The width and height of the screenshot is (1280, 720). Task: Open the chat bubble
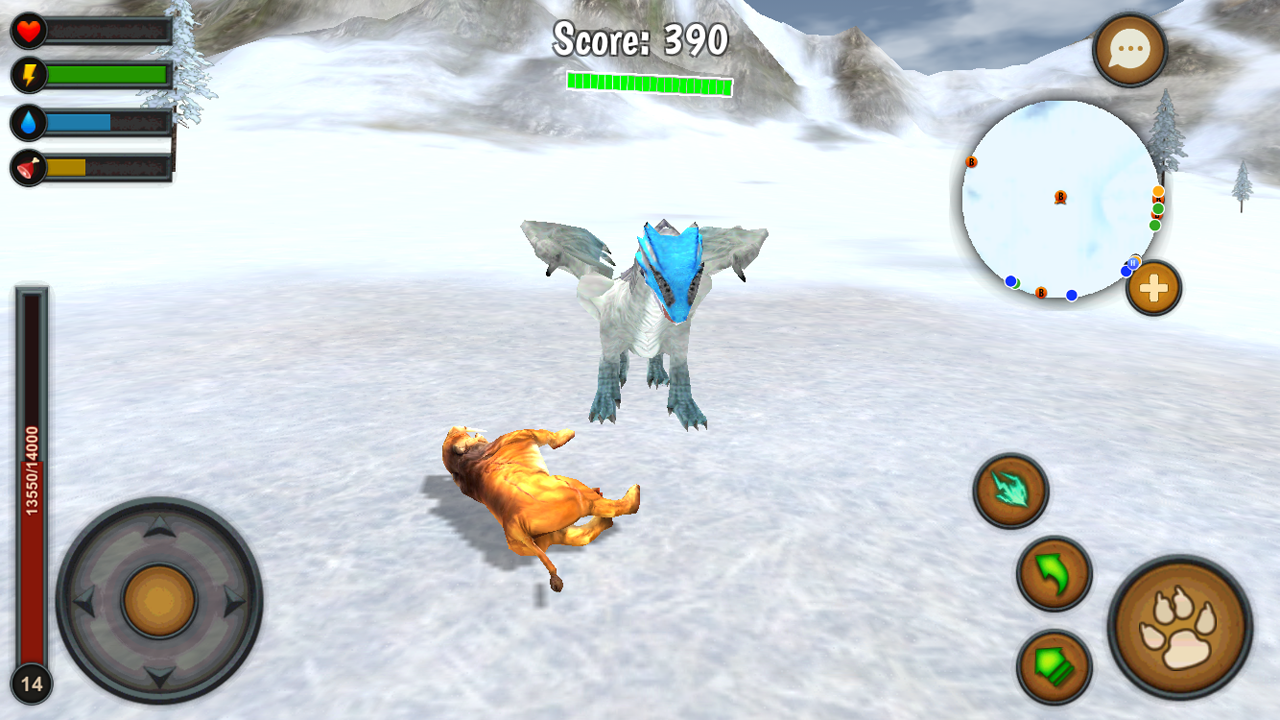coord(1128,48)
